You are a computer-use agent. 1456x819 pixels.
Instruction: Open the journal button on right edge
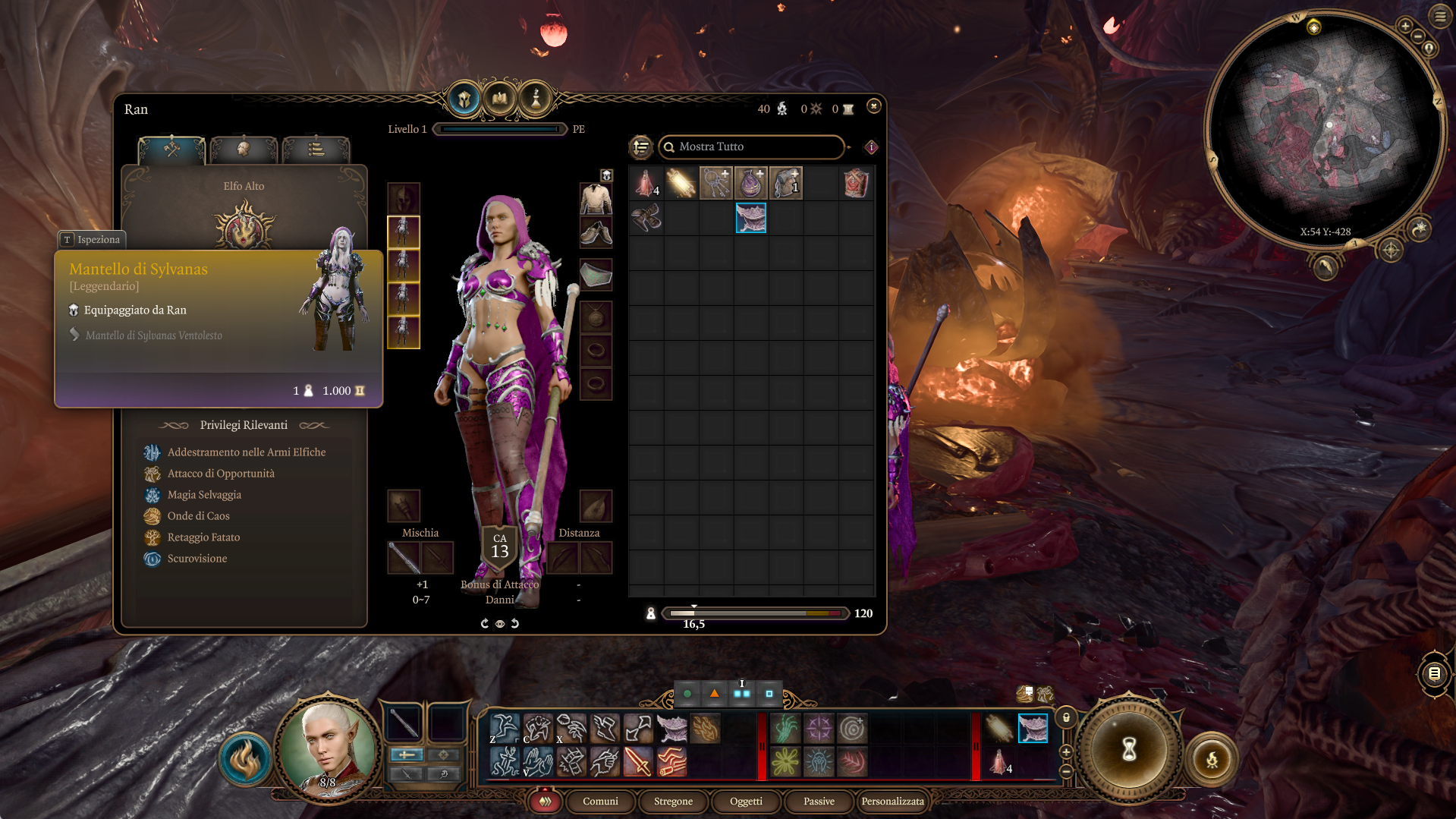[x=1434, y=673]
